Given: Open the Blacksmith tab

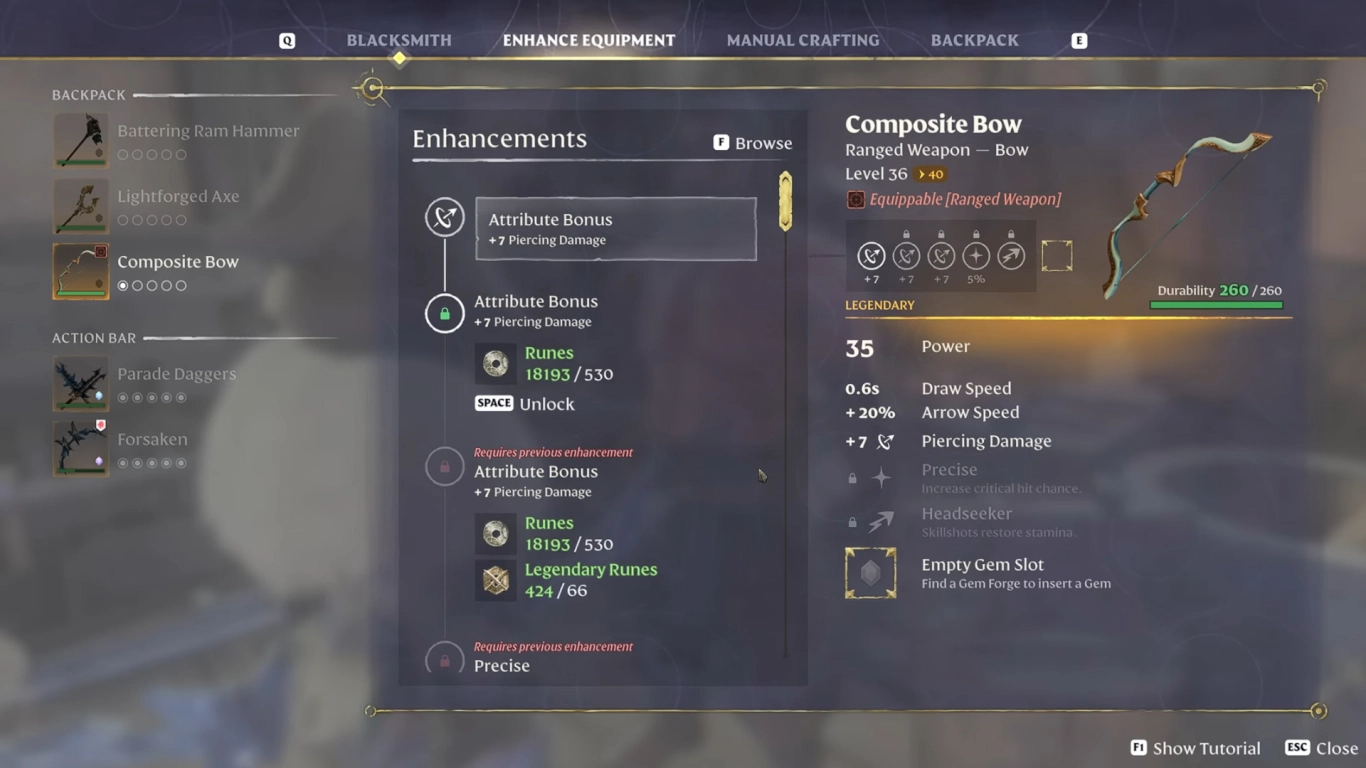Looking at the screenshot, I should 398,40.
